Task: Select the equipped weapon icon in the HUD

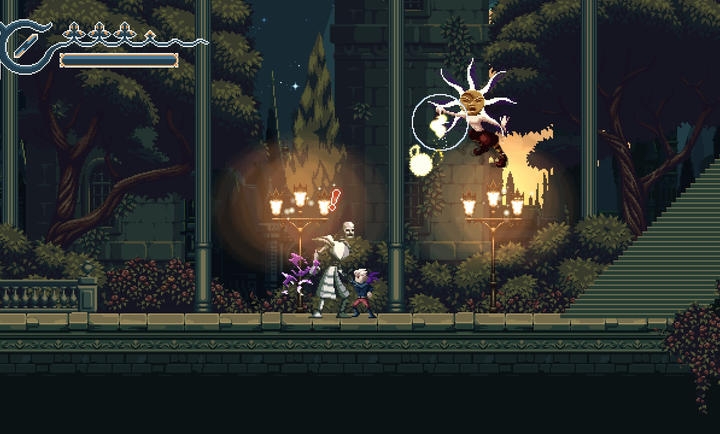Action: [x=25, y=45]
